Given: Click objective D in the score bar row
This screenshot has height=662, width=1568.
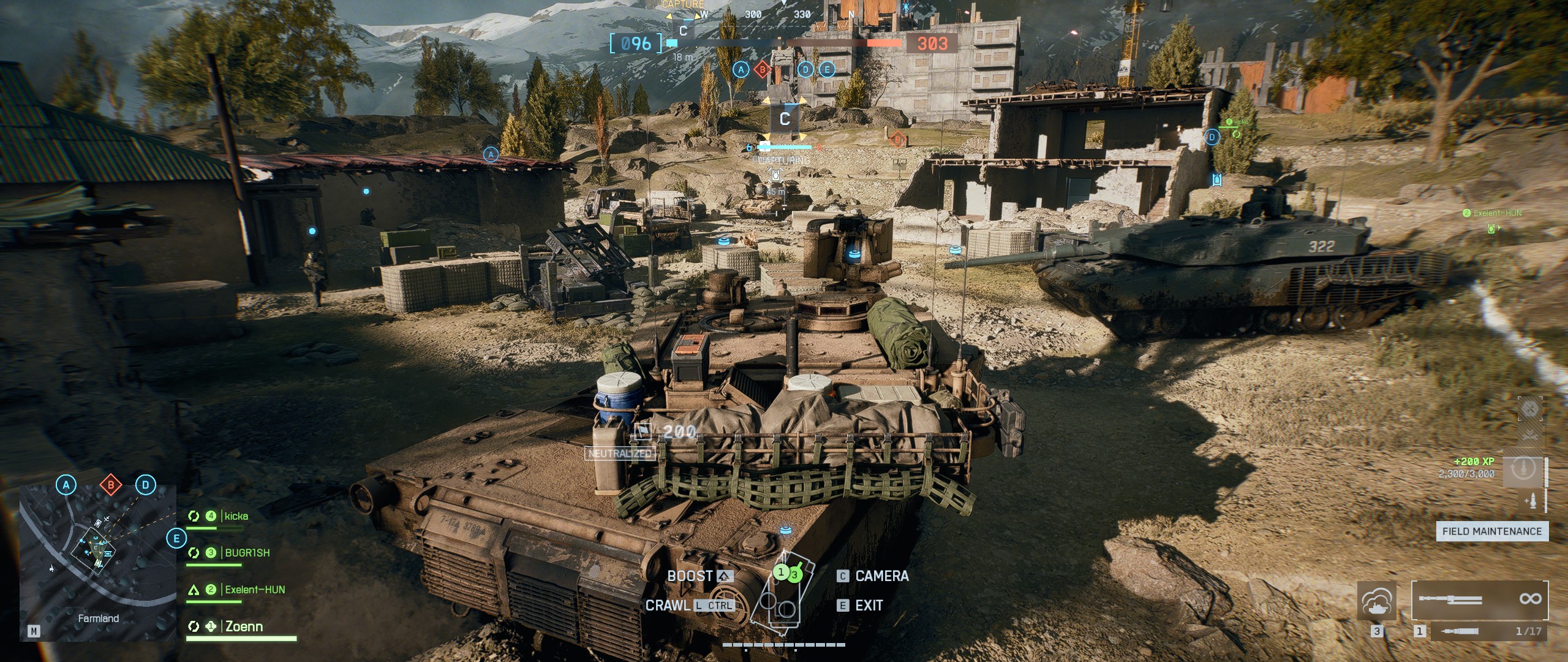Looking at the screenshot, I should (805, 70).
